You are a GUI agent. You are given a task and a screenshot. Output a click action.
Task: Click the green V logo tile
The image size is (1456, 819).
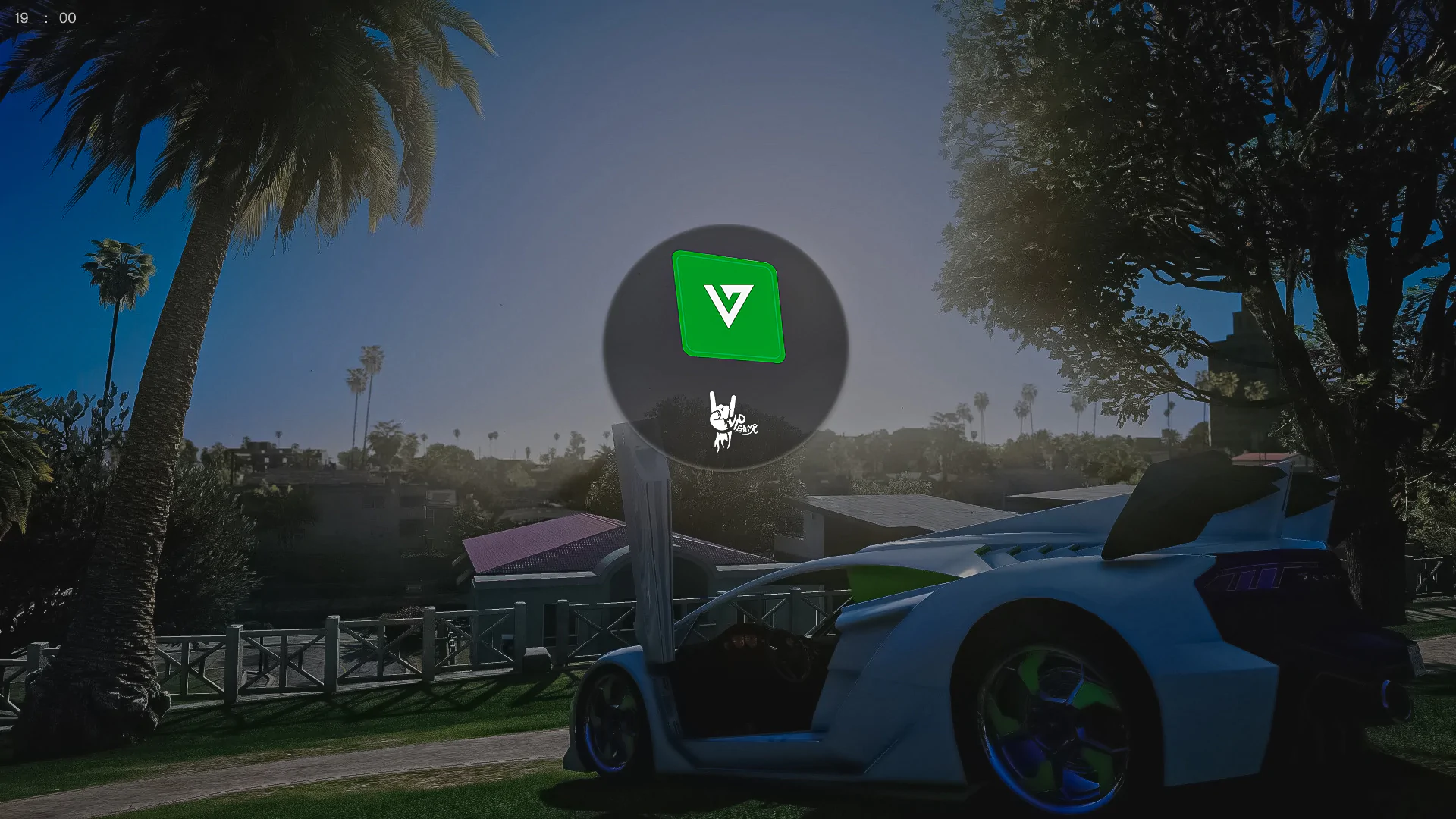click(728, 306)
